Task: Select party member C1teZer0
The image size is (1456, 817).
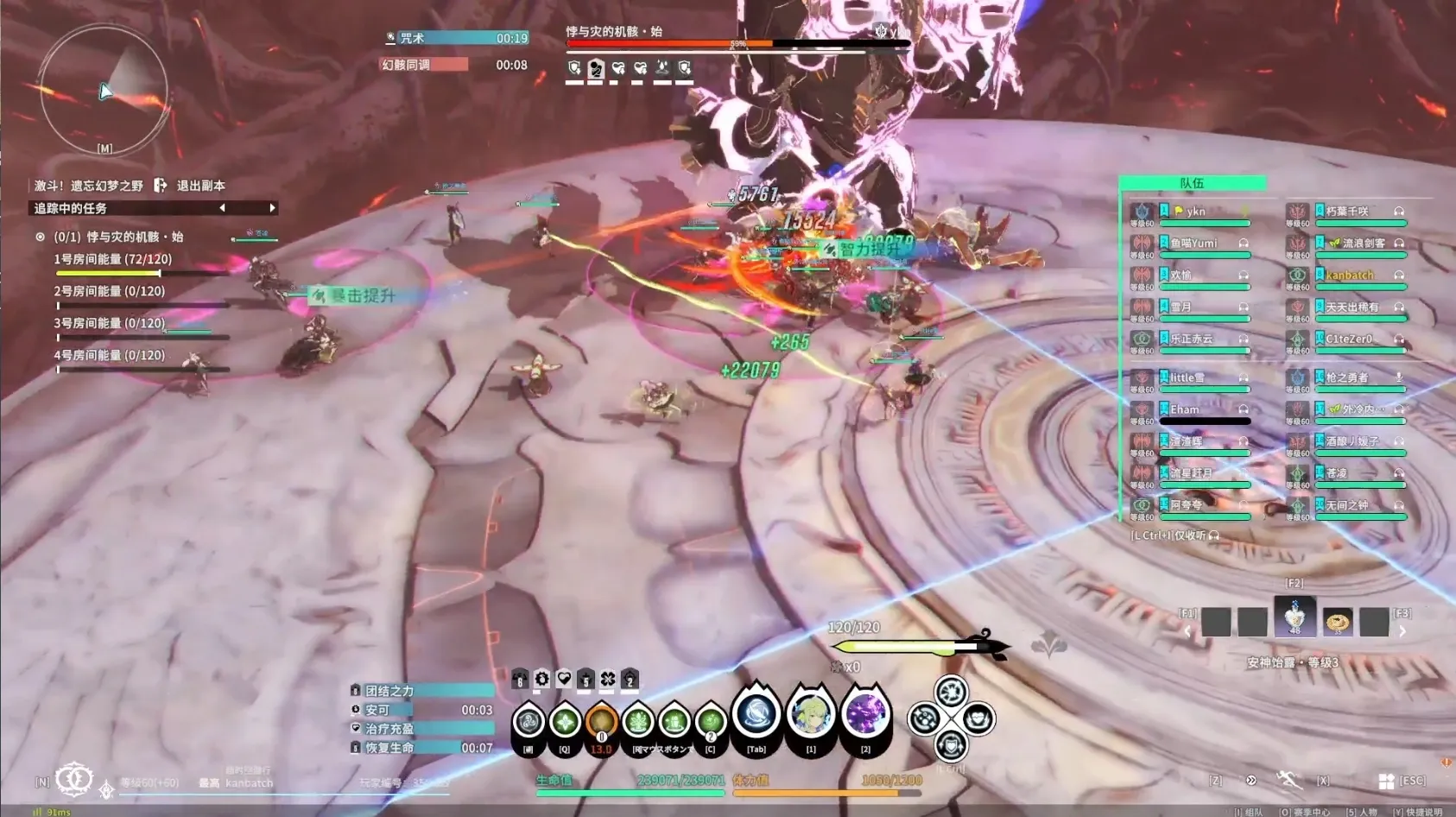Action: pyautogui.click(x=1349, y=339)
